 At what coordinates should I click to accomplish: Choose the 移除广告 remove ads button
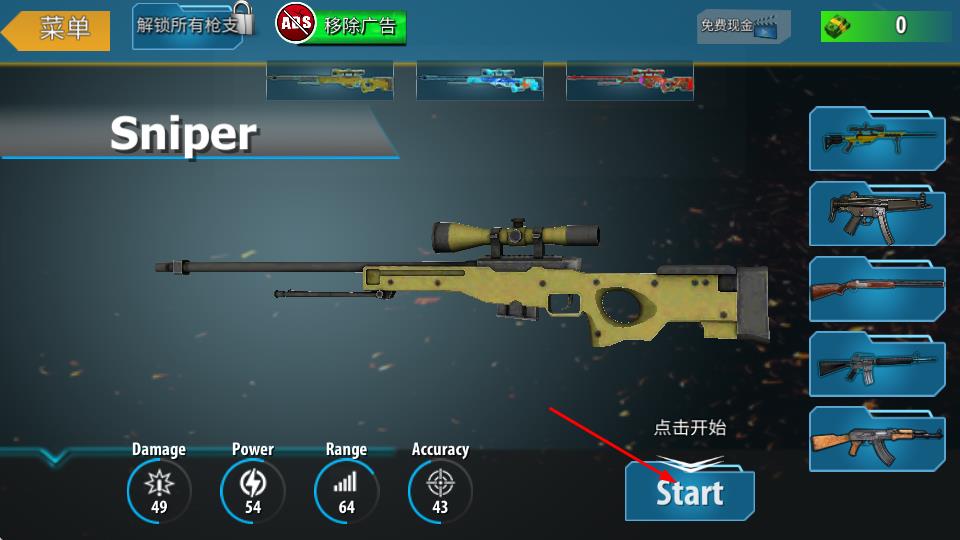pos(343,26)
